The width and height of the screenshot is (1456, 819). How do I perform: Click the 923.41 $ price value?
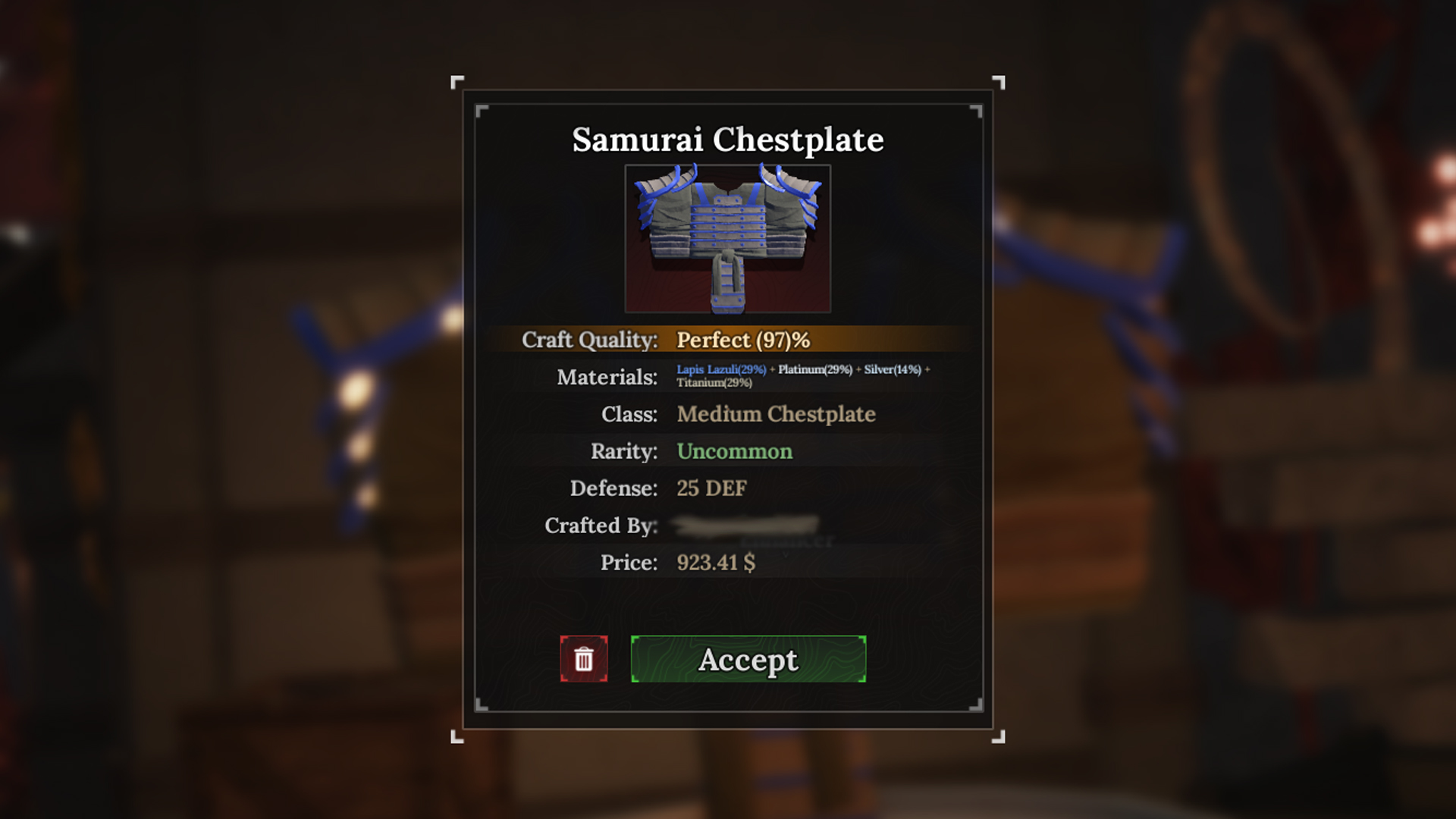click(x=716, y=563)
